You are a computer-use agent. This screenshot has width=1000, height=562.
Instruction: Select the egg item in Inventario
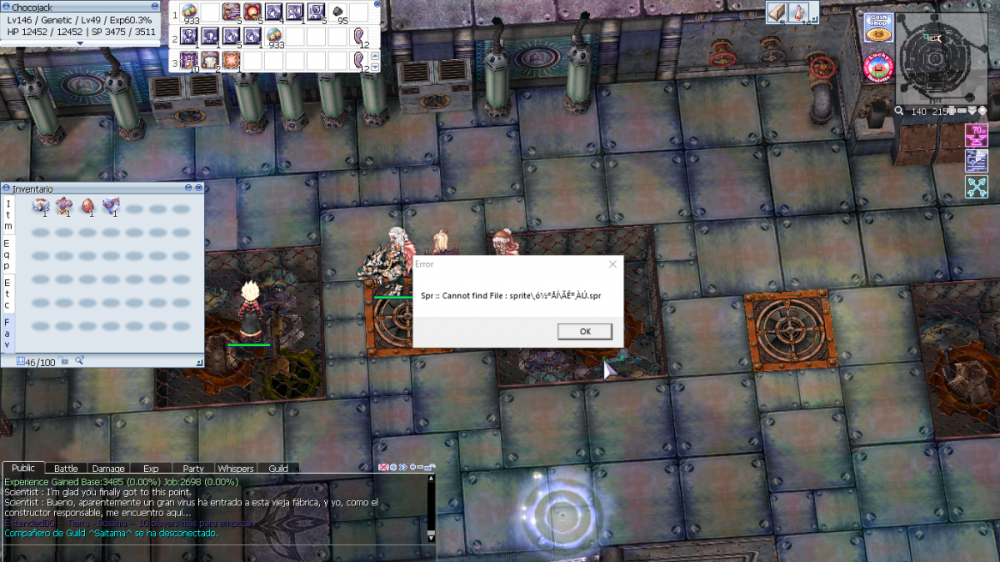coord(88,207)
